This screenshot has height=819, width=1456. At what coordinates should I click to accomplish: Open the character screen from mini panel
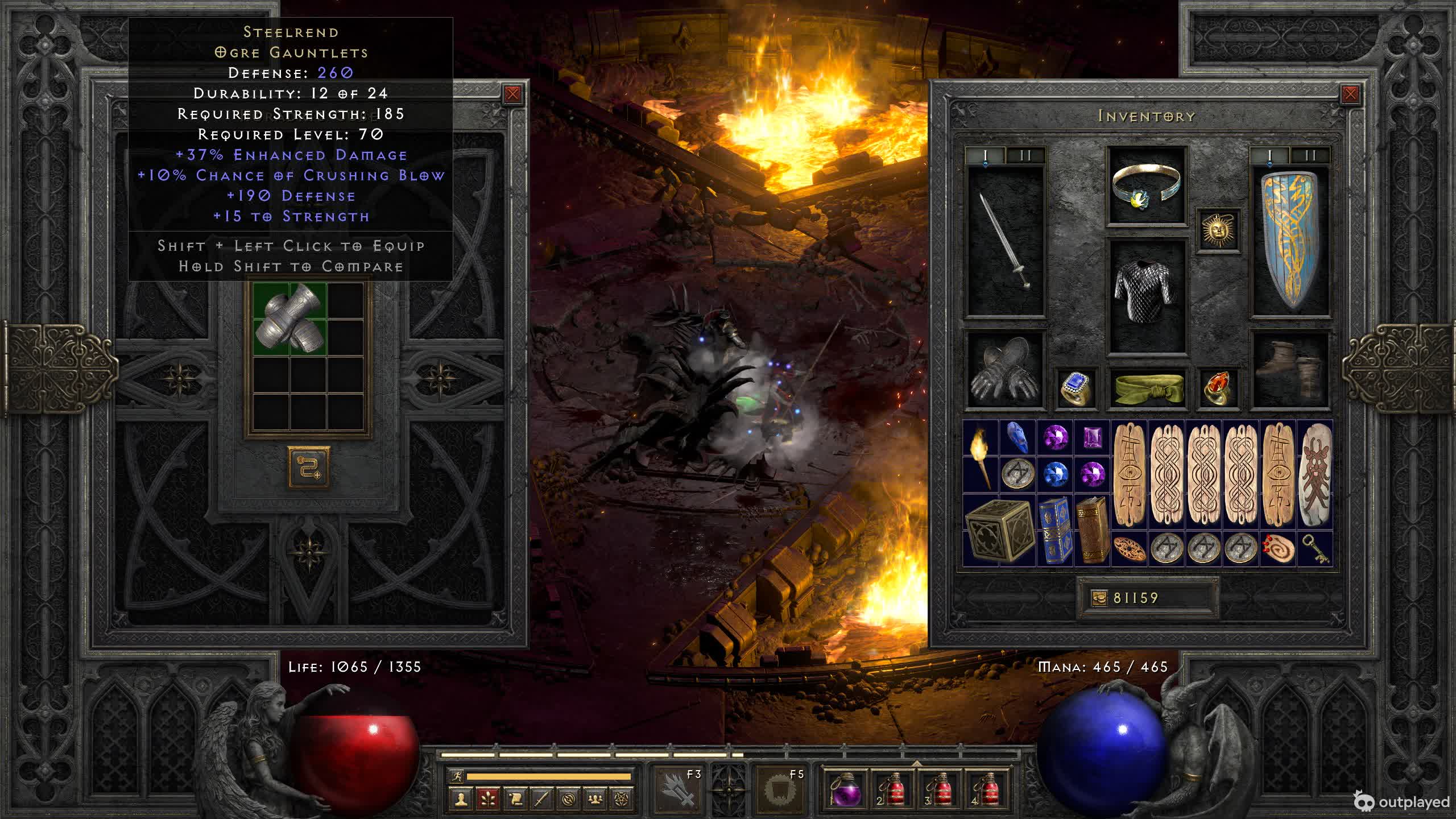[x=461, y=799]
